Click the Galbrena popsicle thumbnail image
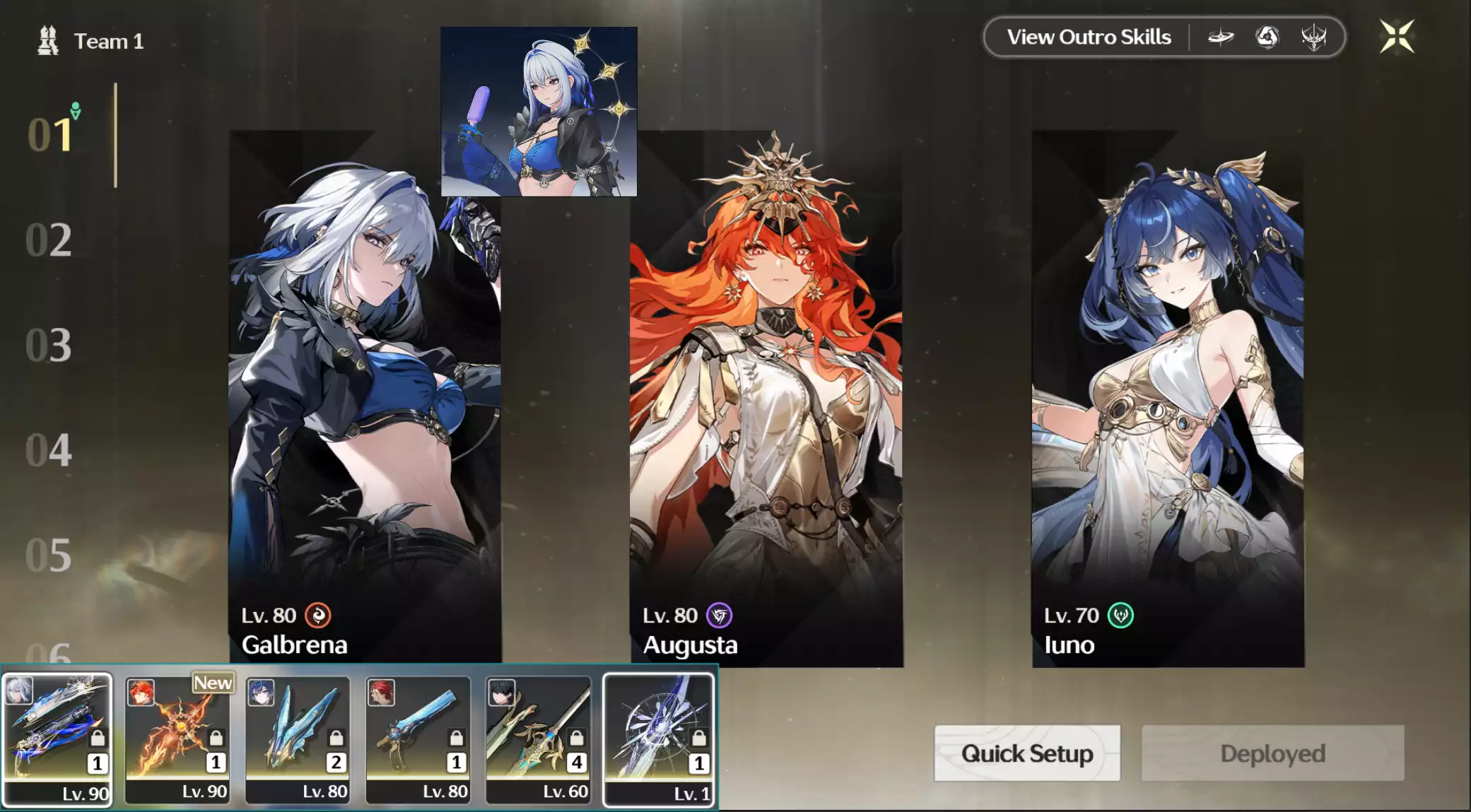 coord(539,112)
